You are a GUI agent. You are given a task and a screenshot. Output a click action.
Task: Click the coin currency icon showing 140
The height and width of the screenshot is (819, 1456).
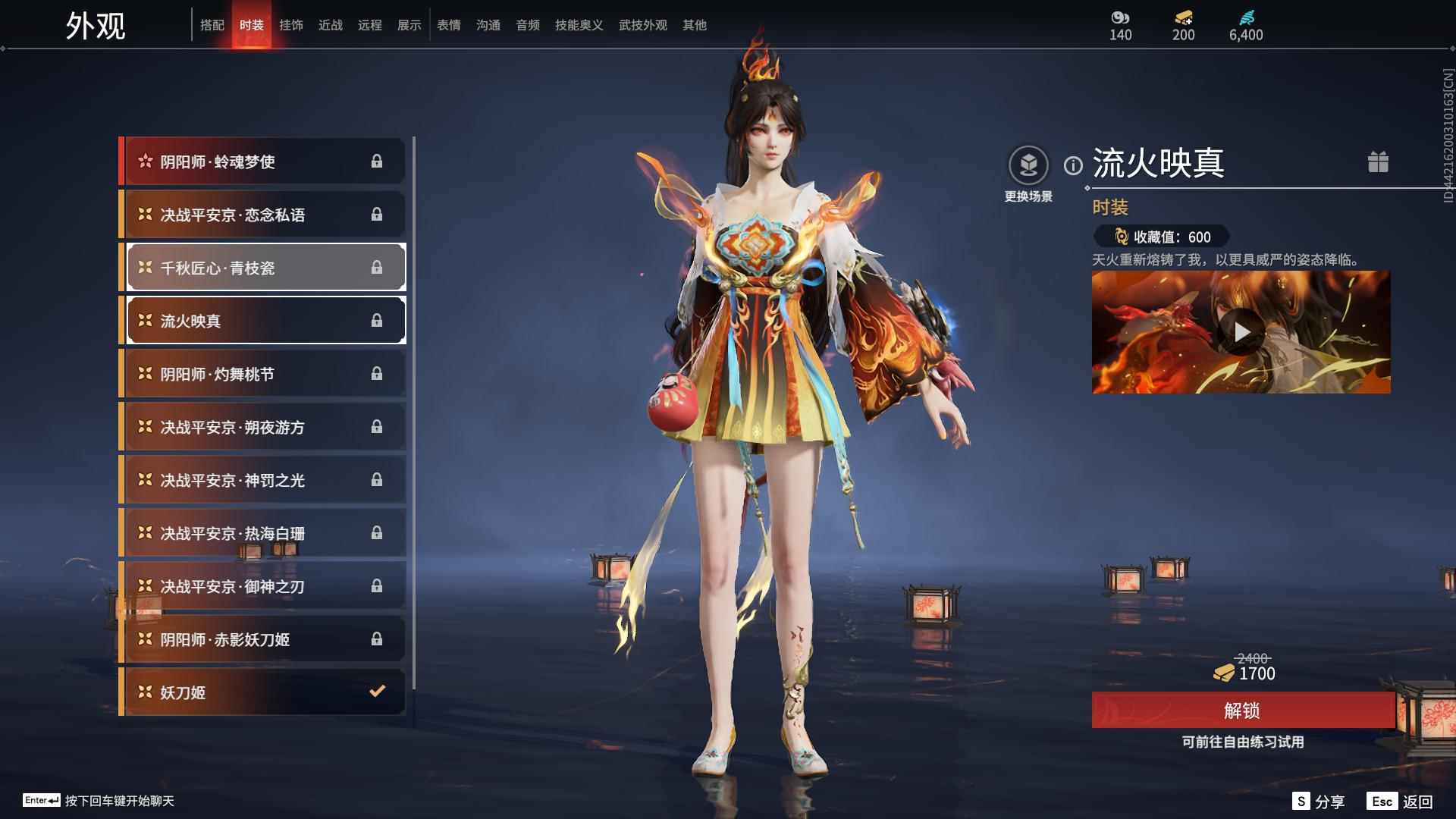point(1121,17)
